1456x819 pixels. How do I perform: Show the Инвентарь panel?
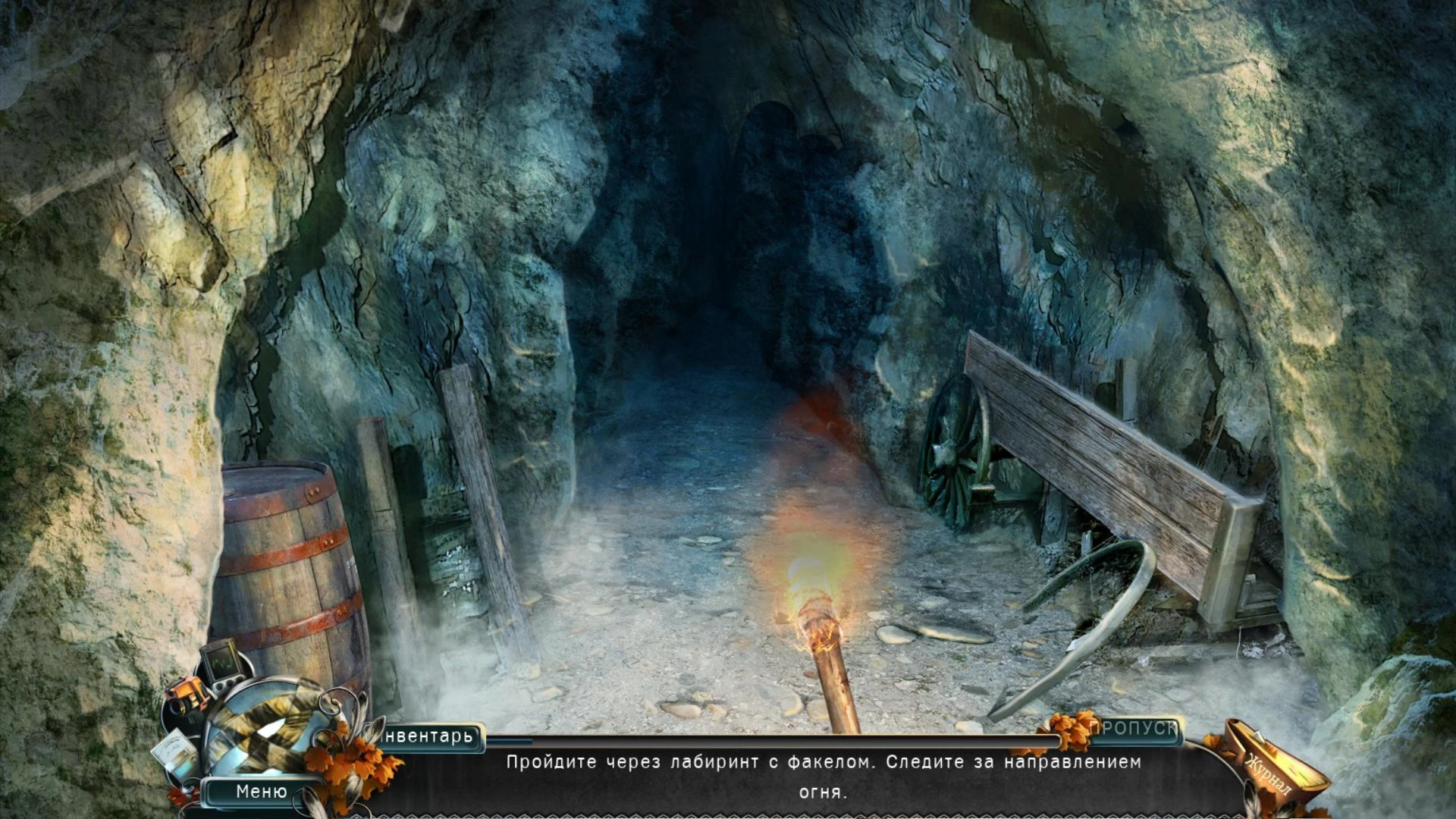[428, 736]
